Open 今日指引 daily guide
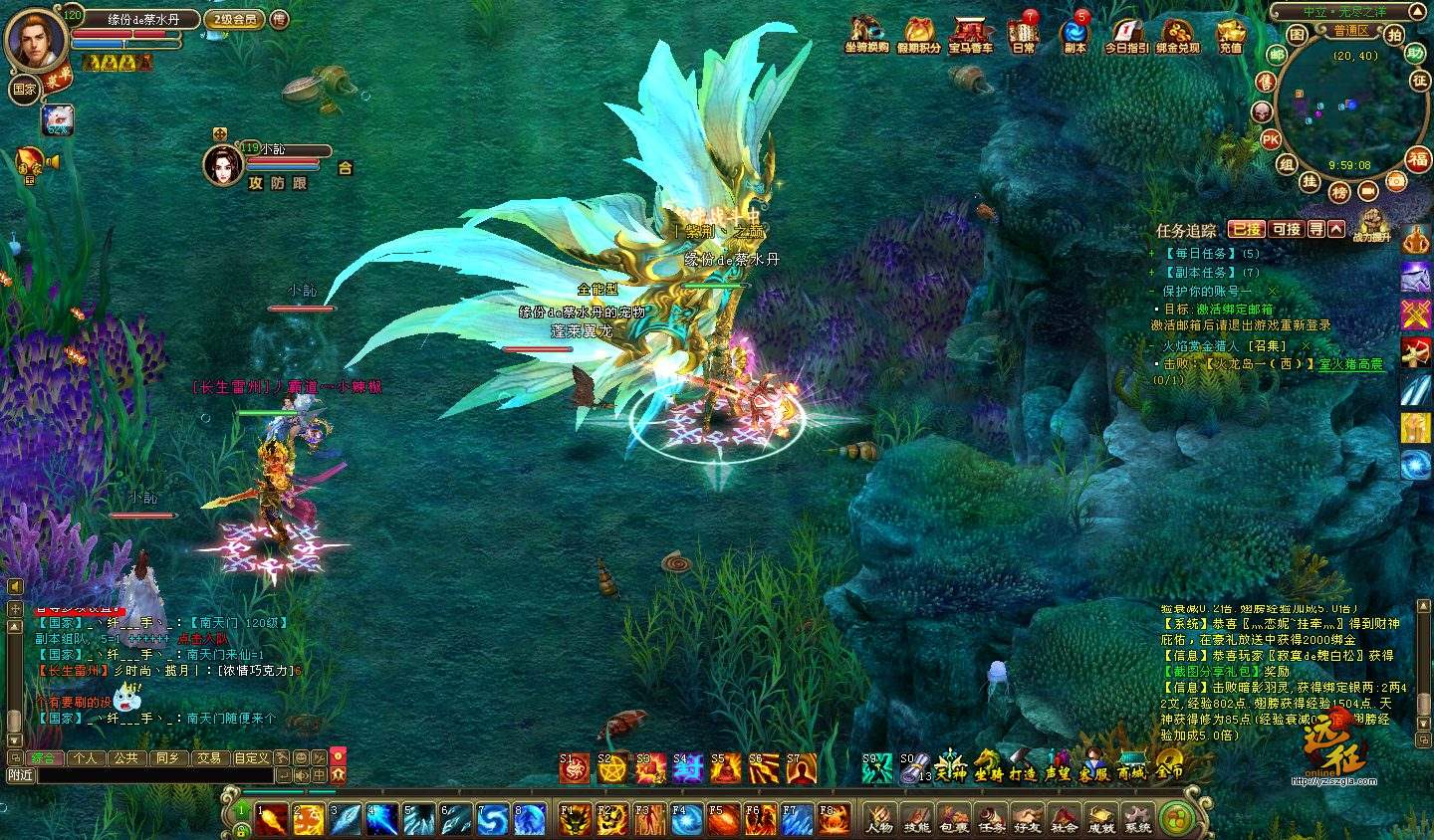 coord(1126,32)
